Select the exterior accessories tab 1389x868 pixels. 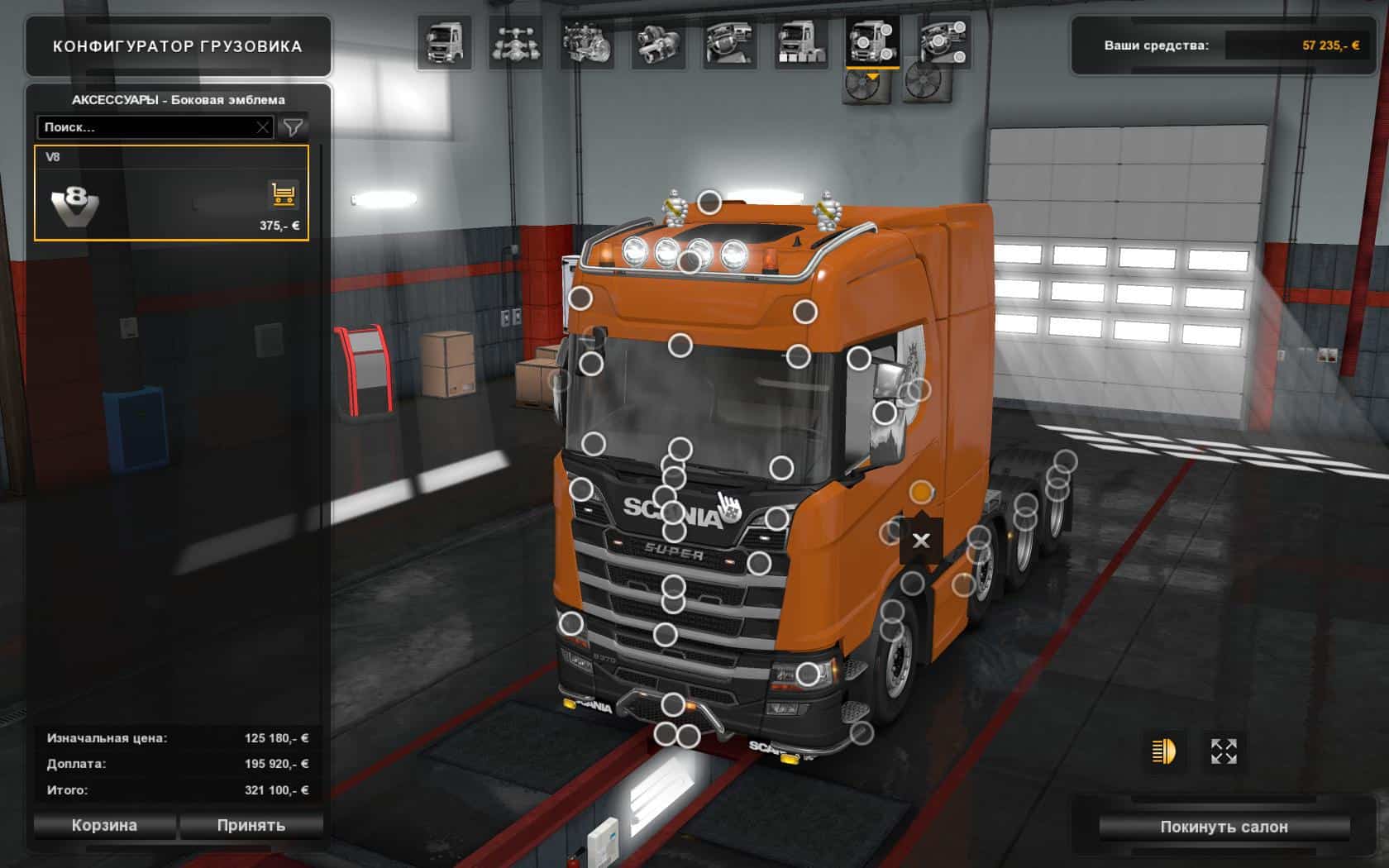[x=872, y=42]
